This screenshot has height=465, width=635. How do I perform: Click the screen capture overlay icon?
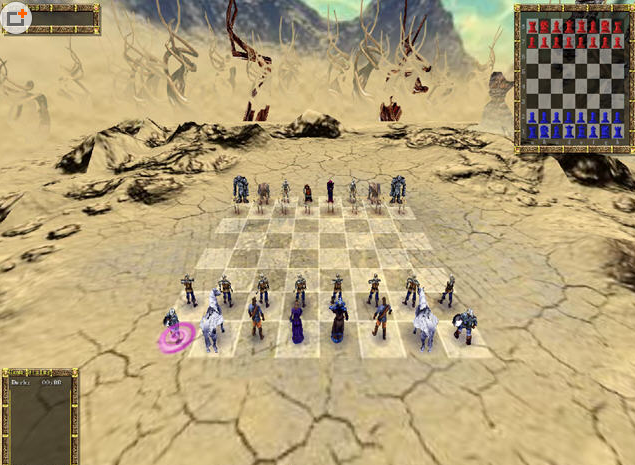pos(16,16)
